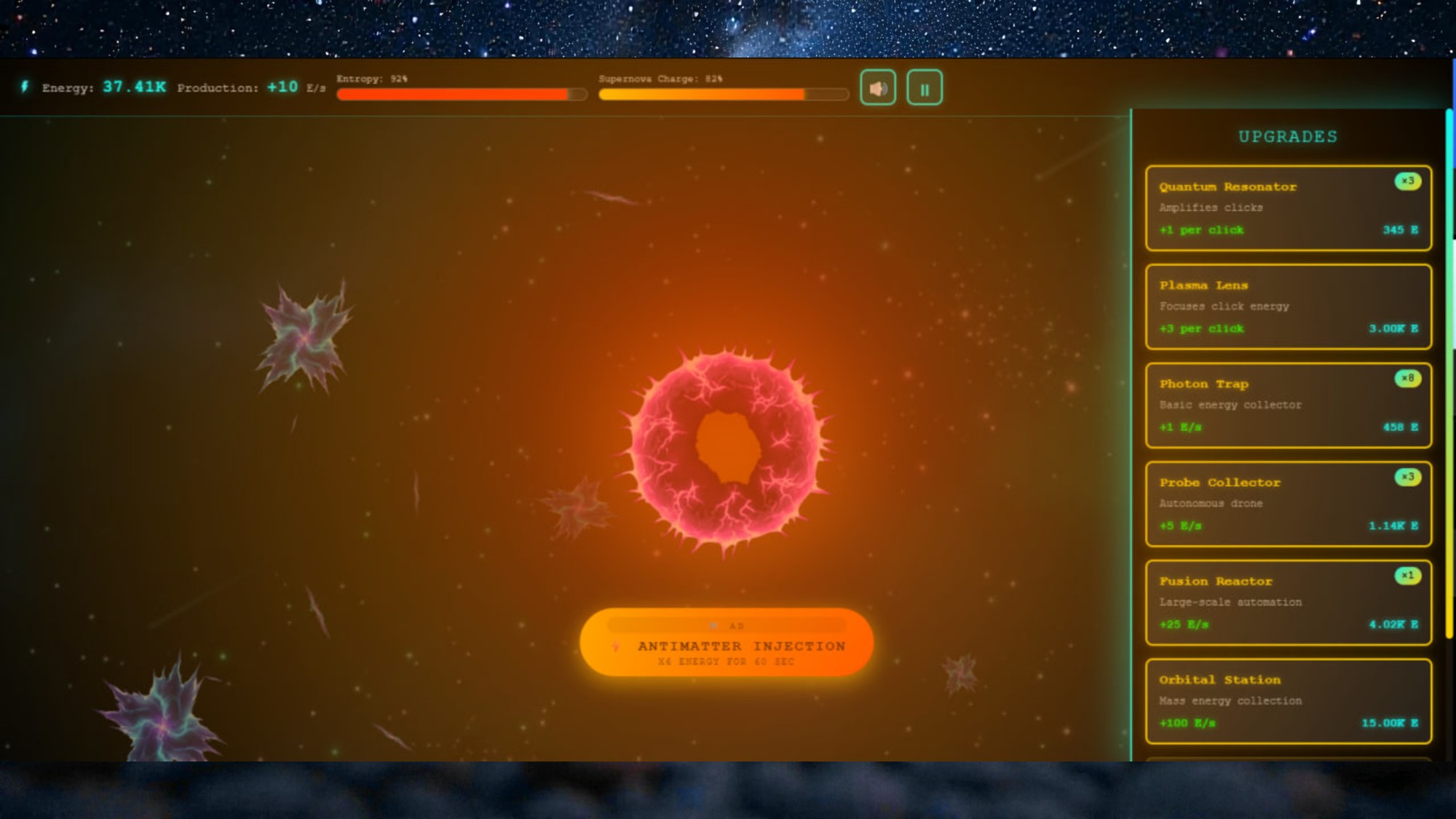Click the x3 badge on Quantum Resonator

[1406, 182]
